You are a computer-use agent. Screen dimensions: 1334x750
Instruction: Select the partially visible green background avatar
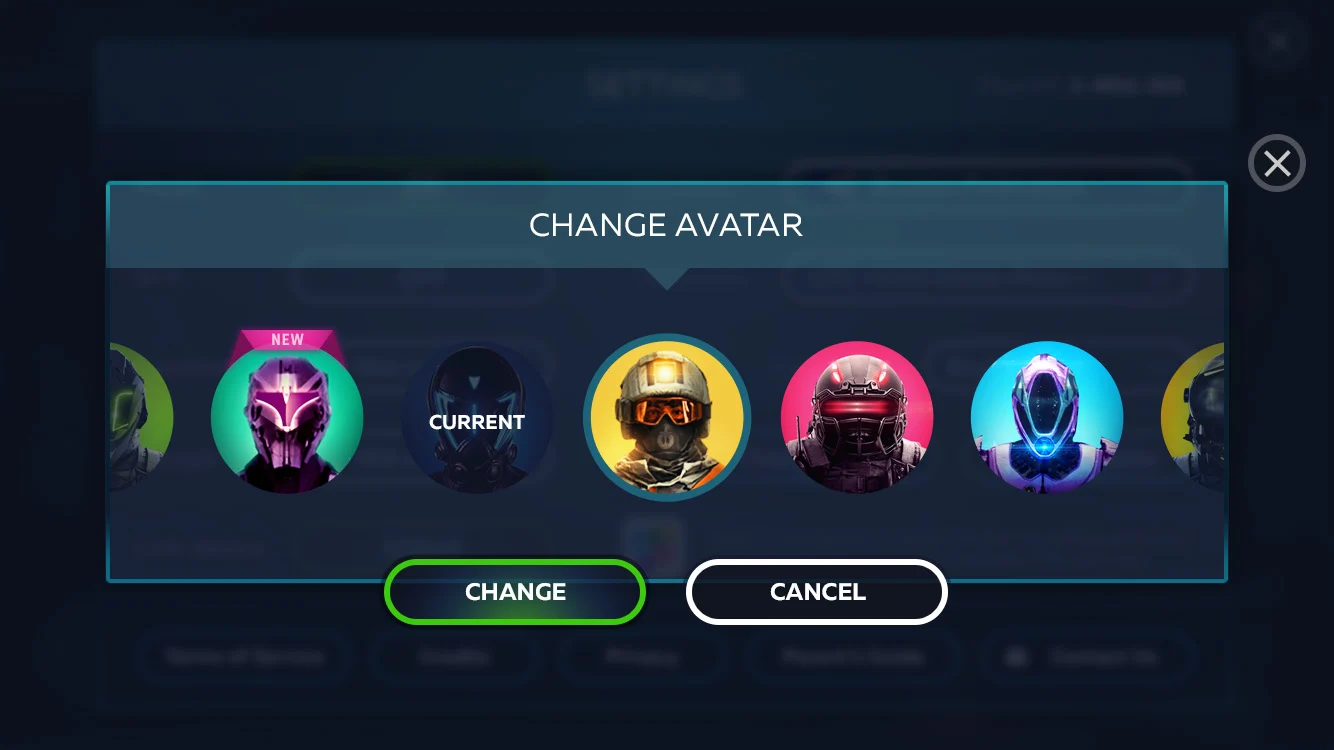pos(140,418)
